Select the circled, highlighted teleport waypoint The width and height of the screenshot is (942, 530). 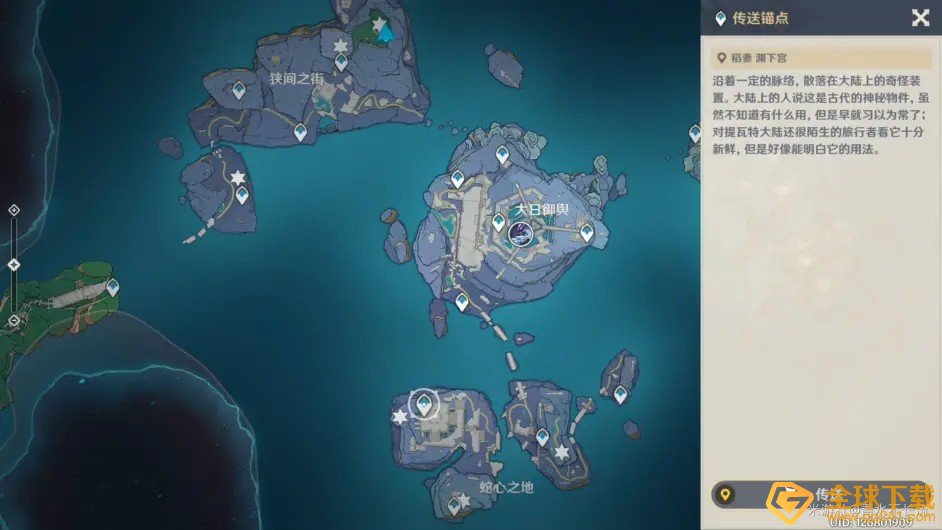425,403
